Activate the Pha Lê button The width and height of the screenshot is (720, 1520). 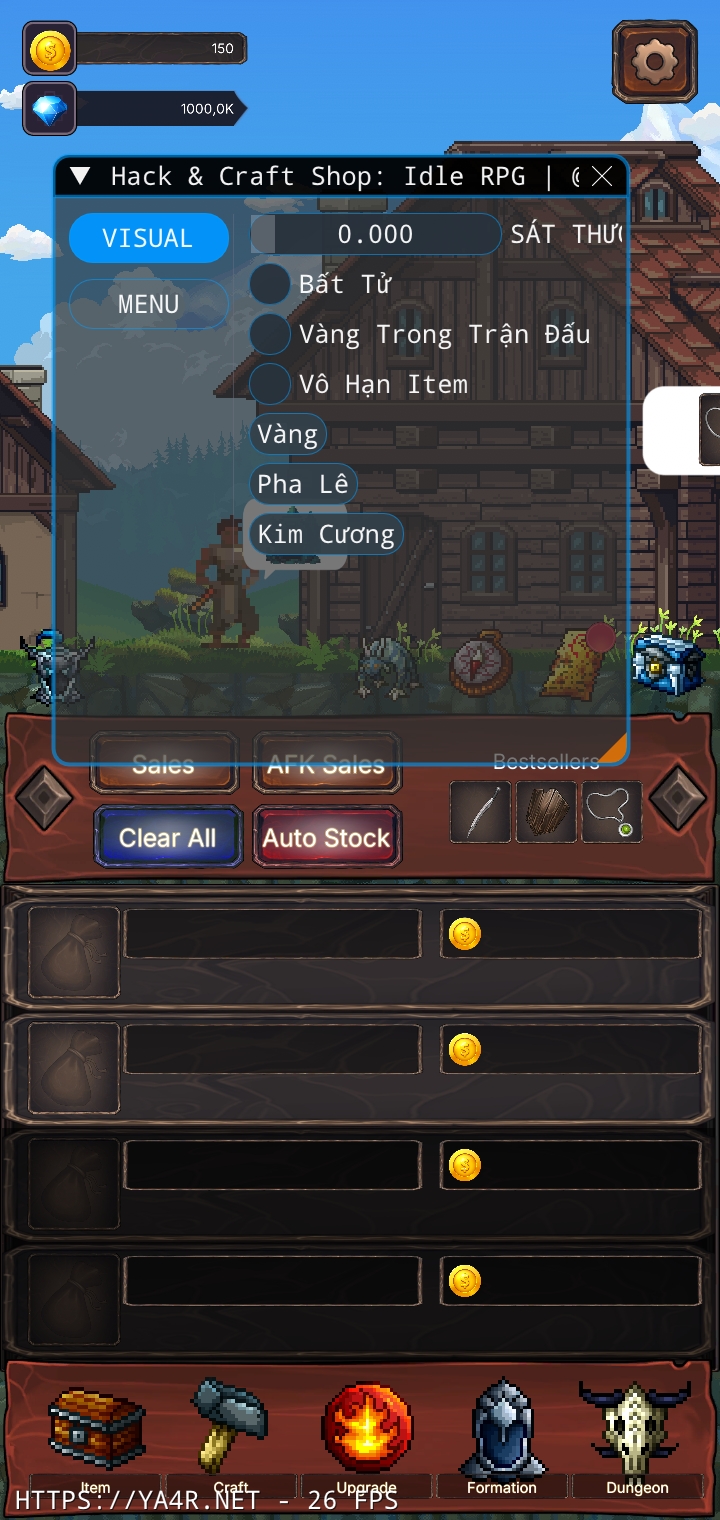[x=302, y=484]
